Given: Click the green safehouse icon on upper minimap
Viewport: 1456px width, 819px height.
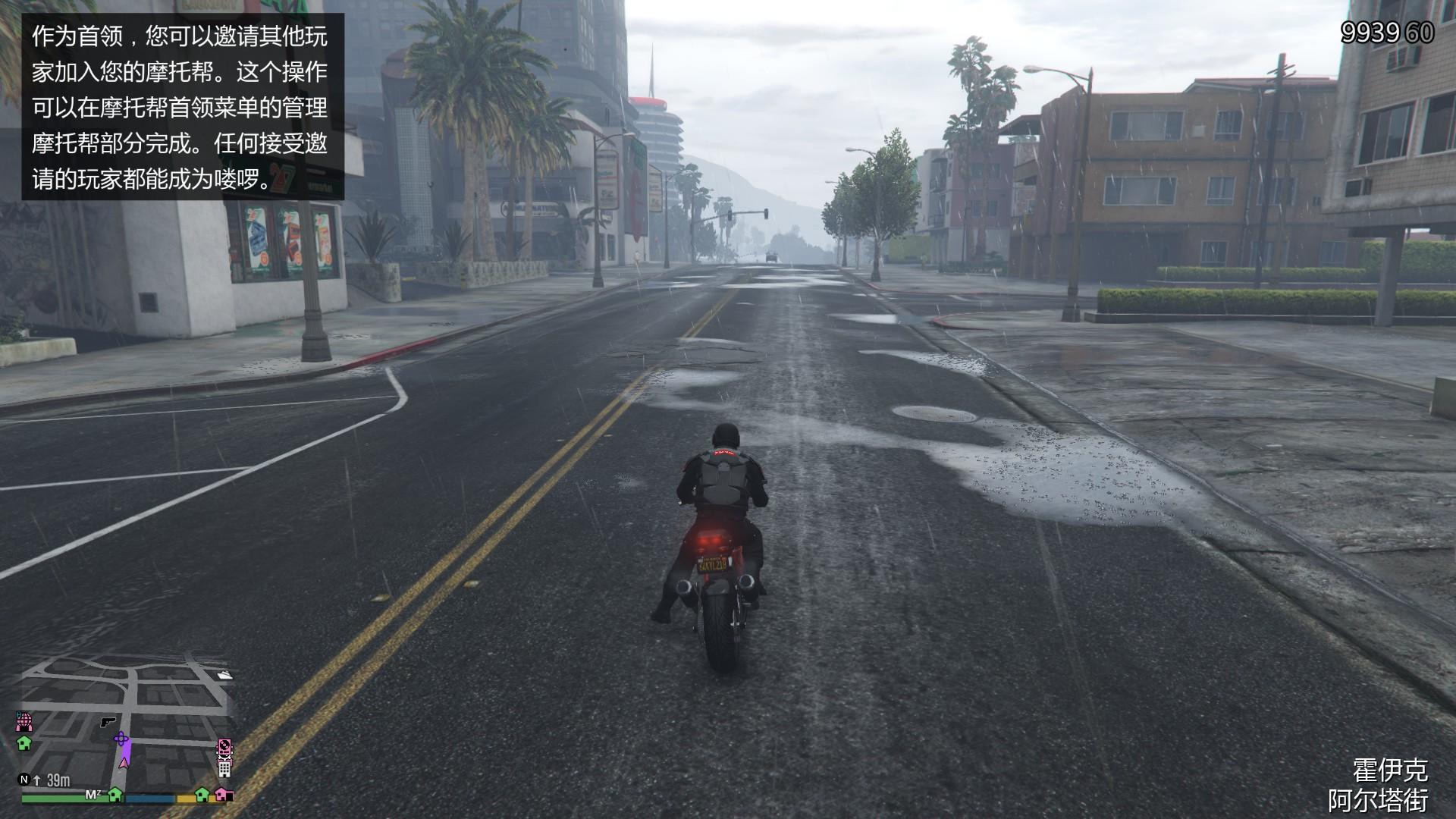Looking at the screenshot, I should tap(24, 744).
